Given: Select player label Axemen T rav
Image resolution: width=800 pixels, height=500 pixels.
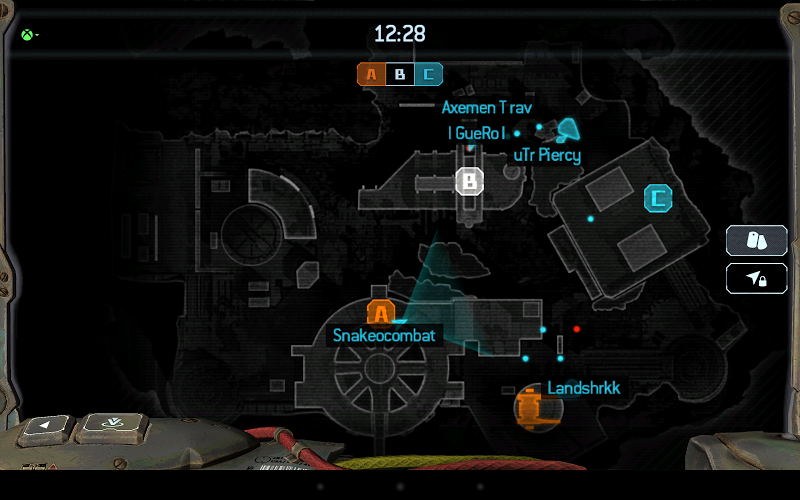Looking at the screenshot, I should [x=487, y=107].
